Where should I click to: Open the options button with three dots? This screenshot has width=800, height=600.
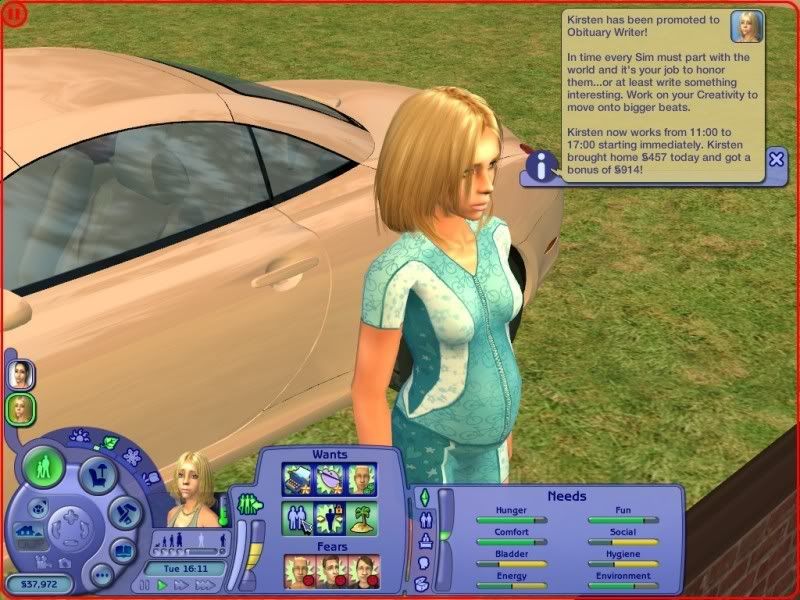[101, 576]
